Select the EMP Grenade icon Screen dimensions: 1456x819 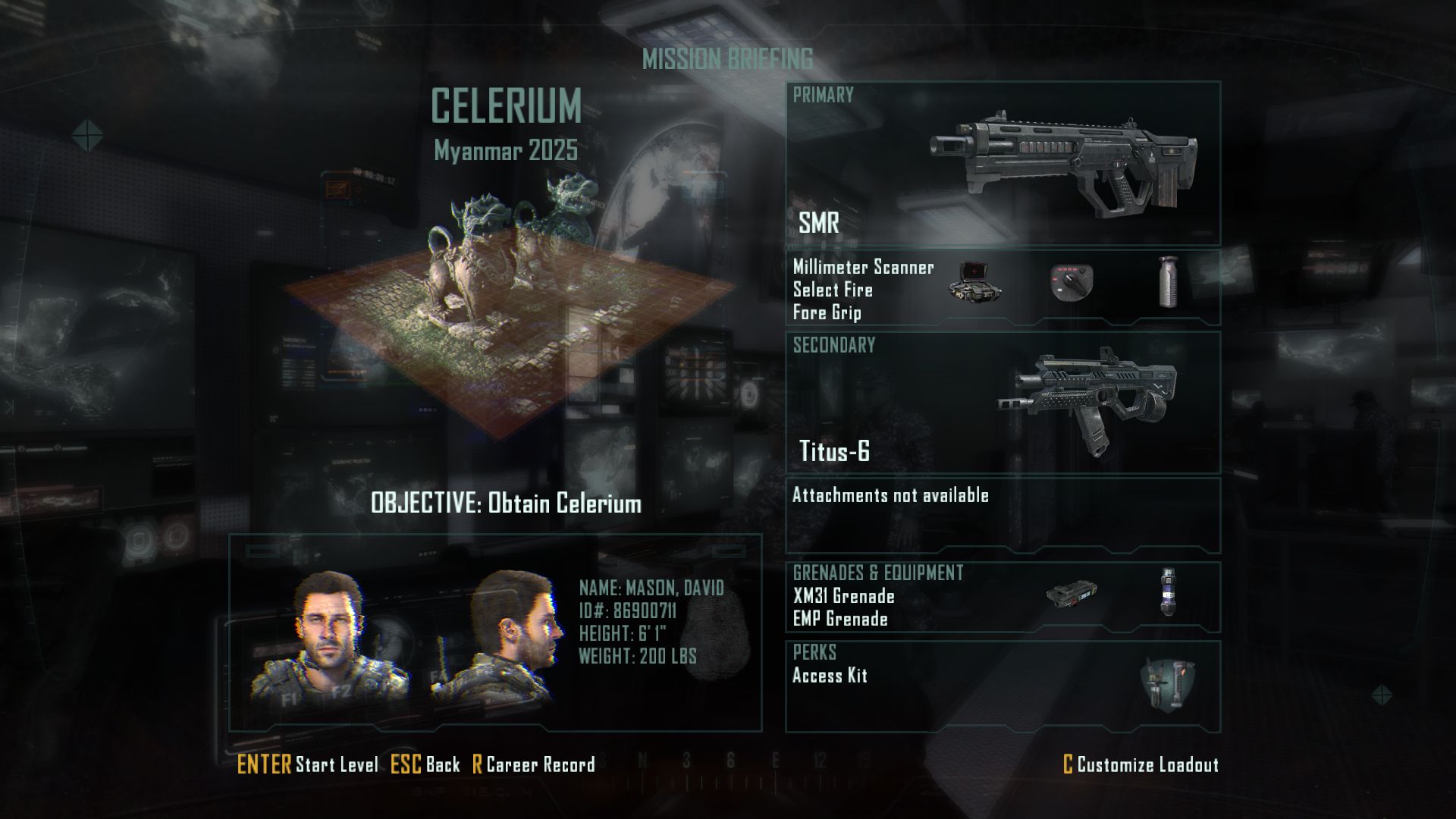click(1168, 591)
